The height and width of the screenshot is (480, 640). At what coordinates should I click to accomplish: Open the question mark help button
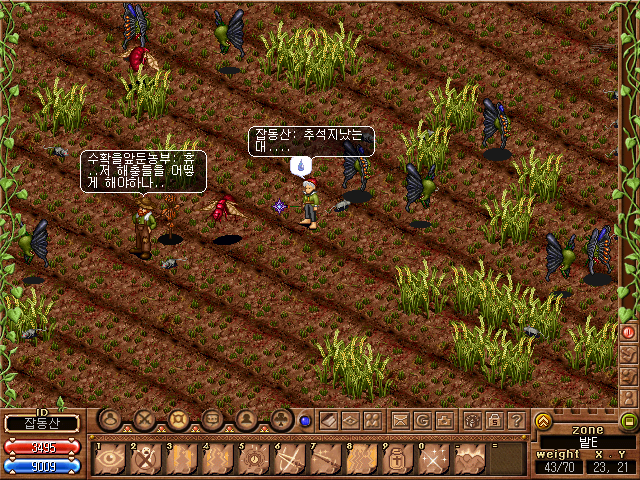pos(516,421)
